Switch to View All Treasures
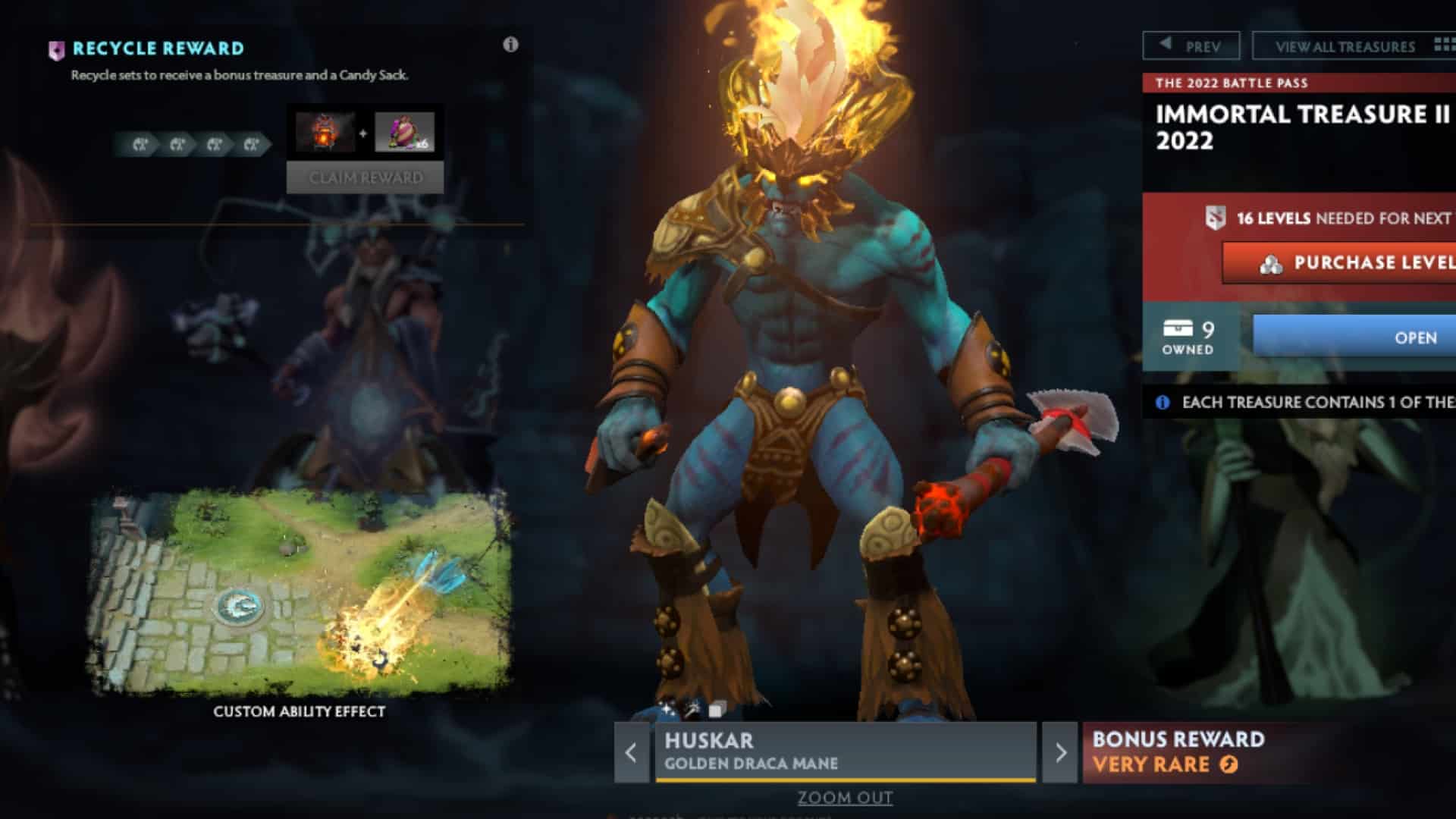 [x=1342, y=45]
